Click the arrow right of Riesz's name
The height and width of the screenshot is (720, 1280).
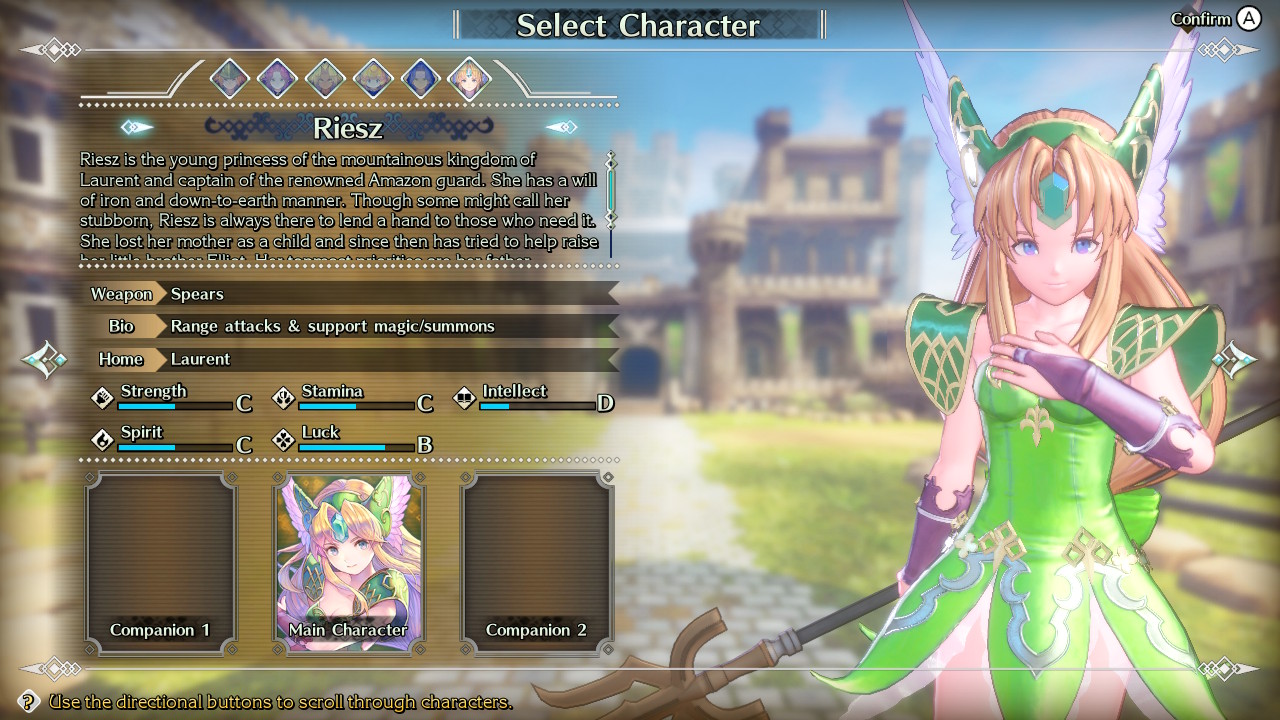(561, 127)
